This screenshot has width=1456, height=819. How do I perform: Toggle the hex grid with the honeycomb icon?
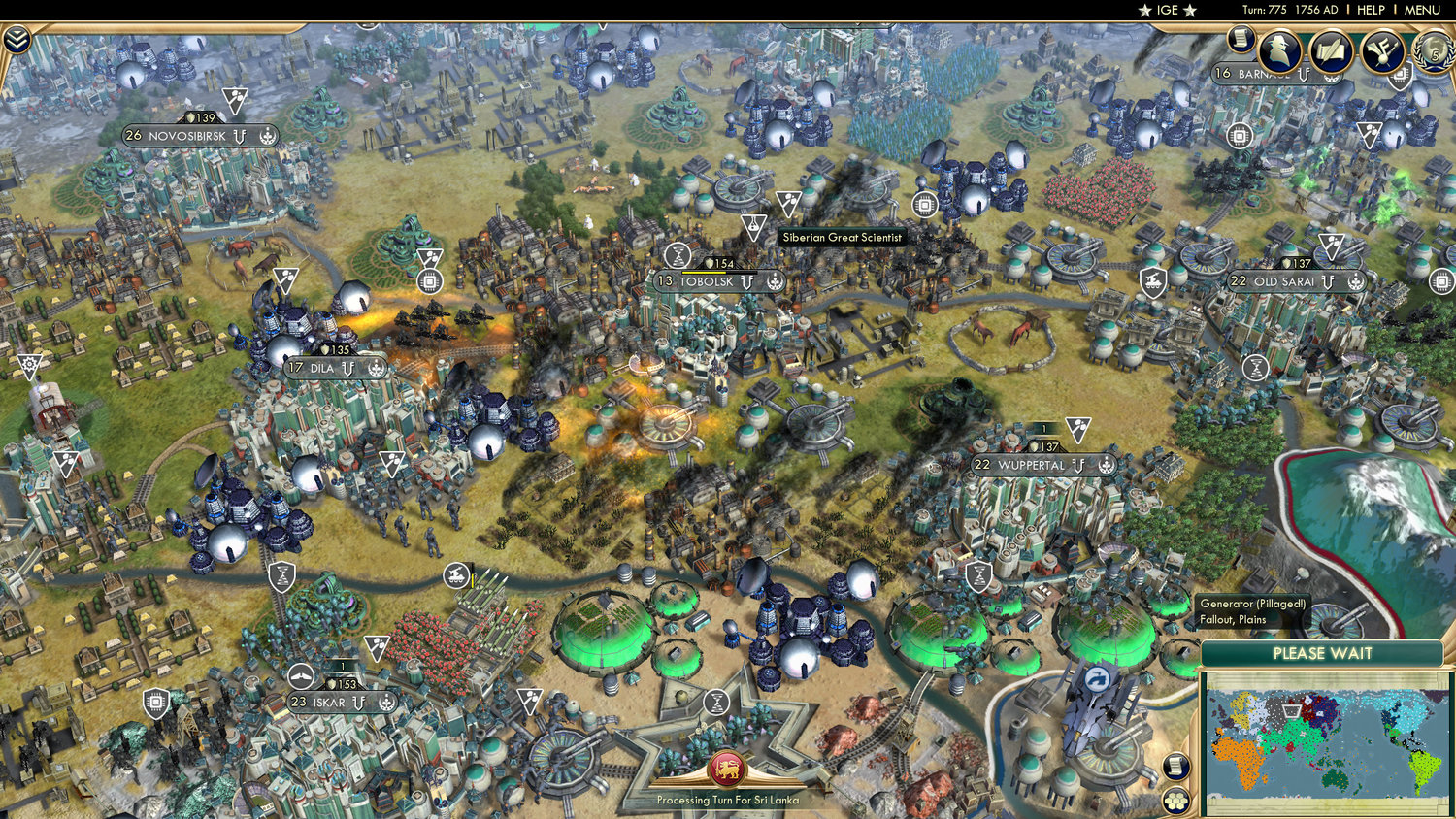[x=1175, y=802]
